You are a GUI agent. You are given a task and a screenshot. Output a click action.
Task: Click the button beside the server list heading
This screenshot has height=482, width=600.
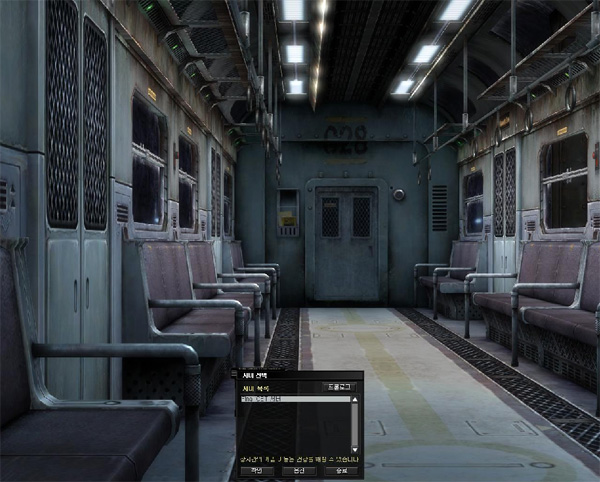pos(339,386)
